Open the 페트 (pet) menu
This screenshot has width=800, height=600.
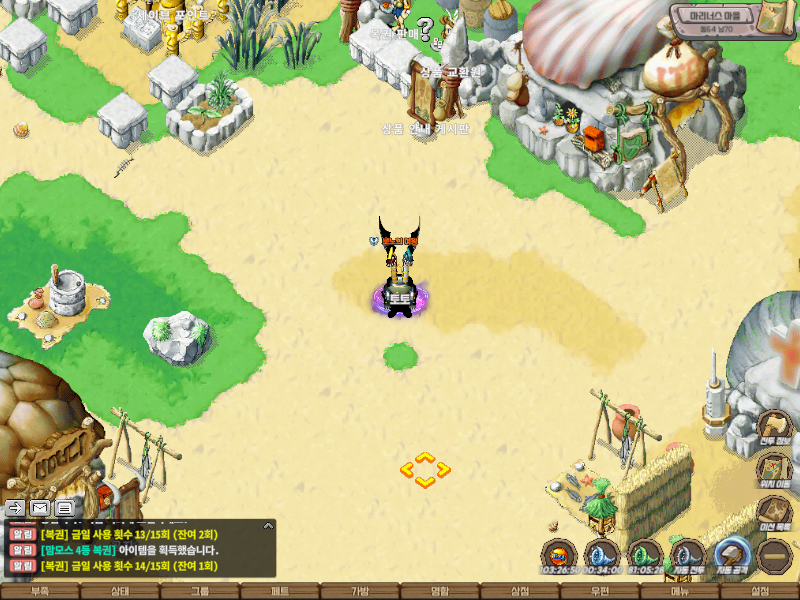click(x=280, y=592)
